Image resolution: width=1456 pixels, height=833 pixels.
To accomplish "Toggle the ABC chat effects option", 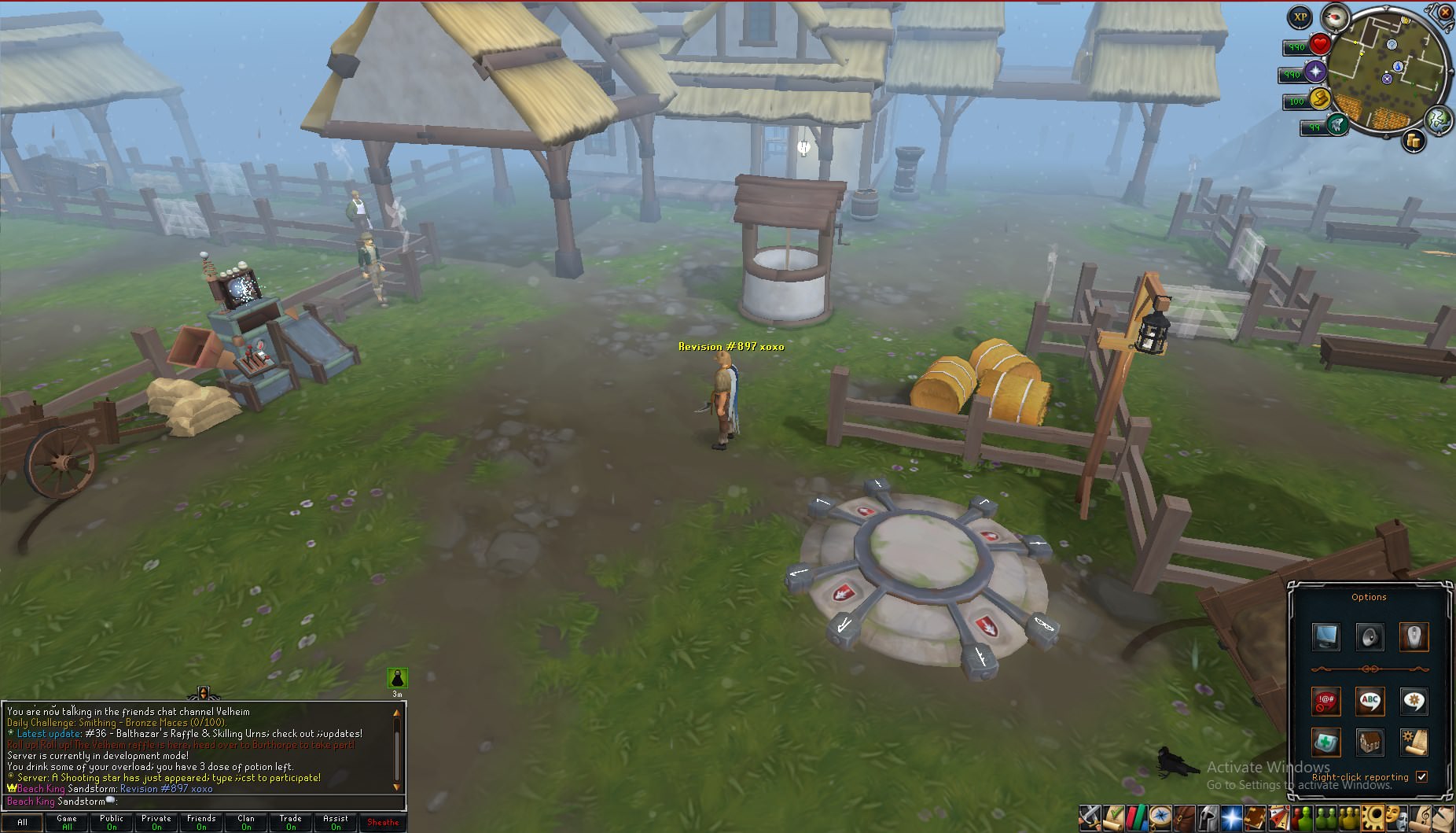I will 1370,701.
